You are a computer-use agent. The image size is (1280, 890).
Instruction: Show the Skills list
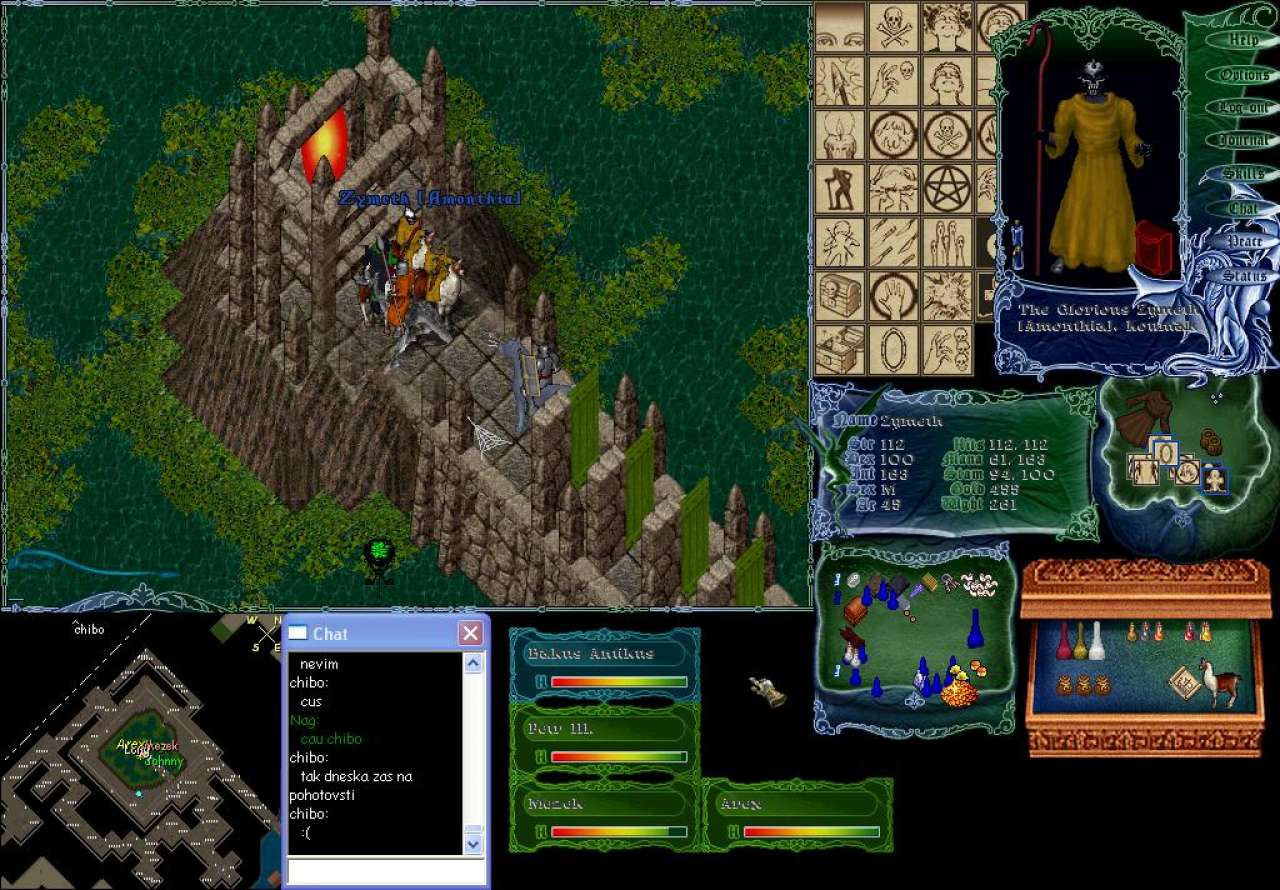click(x=1243, y=174)
